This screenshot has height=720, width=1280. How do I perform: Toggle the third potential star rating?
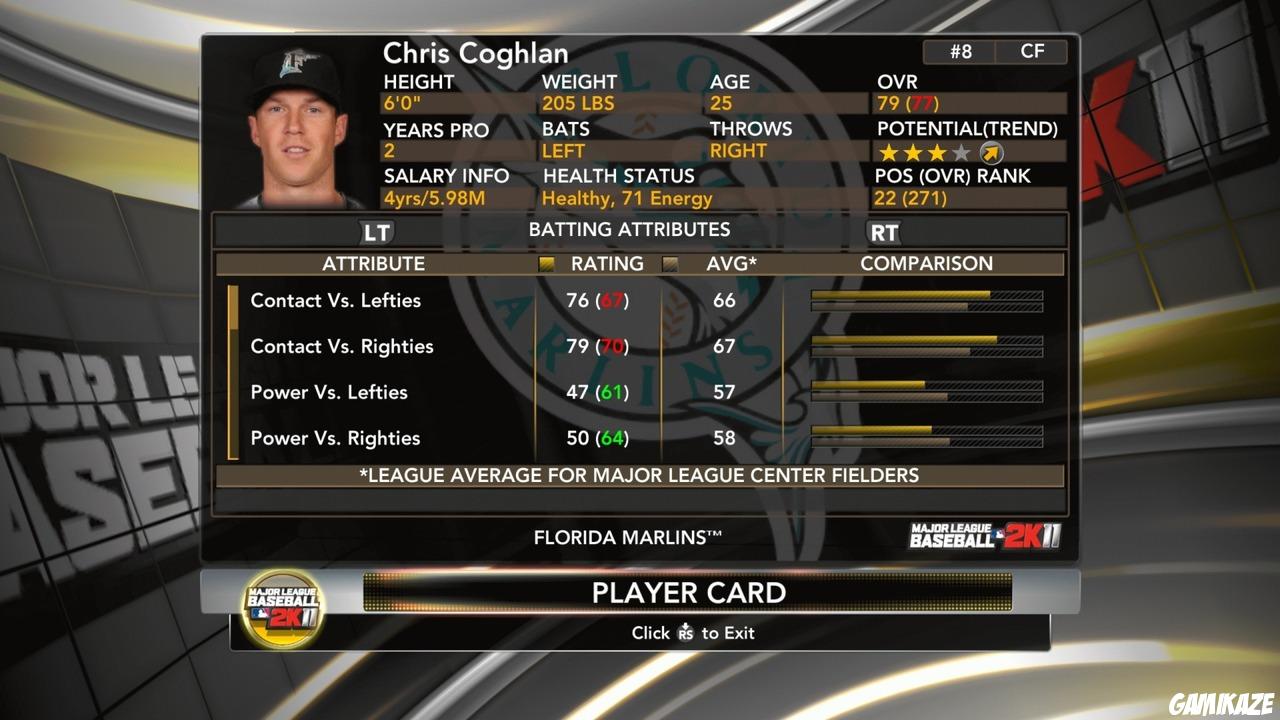(937, 152)
